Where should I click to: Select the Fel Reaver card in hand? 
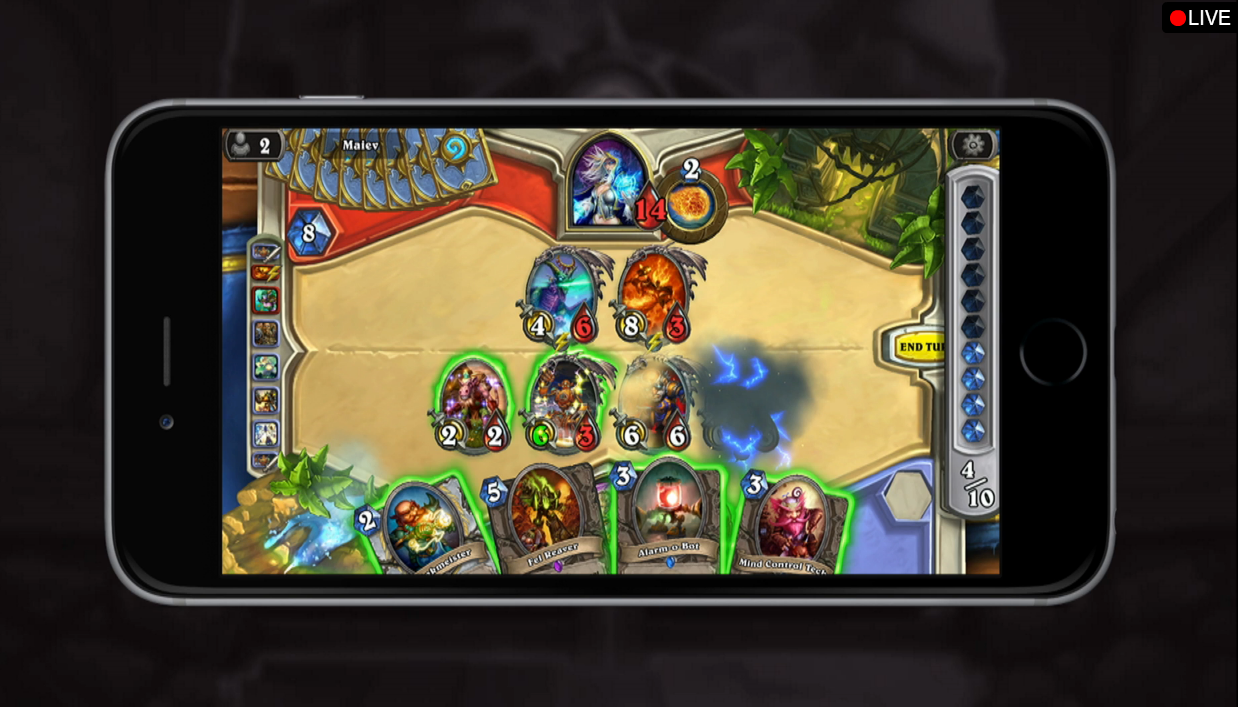[x=545, y=518]
